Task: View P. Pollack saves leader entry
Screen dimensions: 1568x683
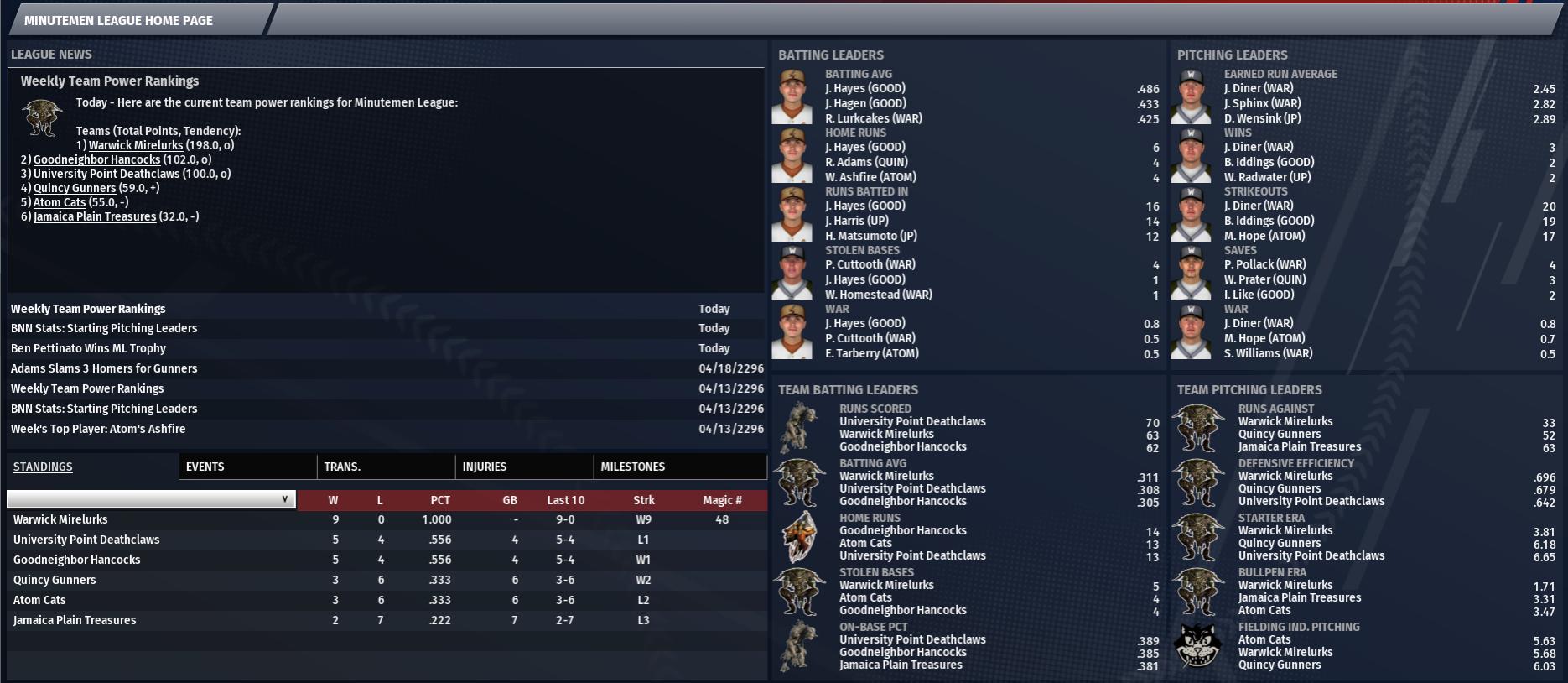Action: [x=1265, y=264]
